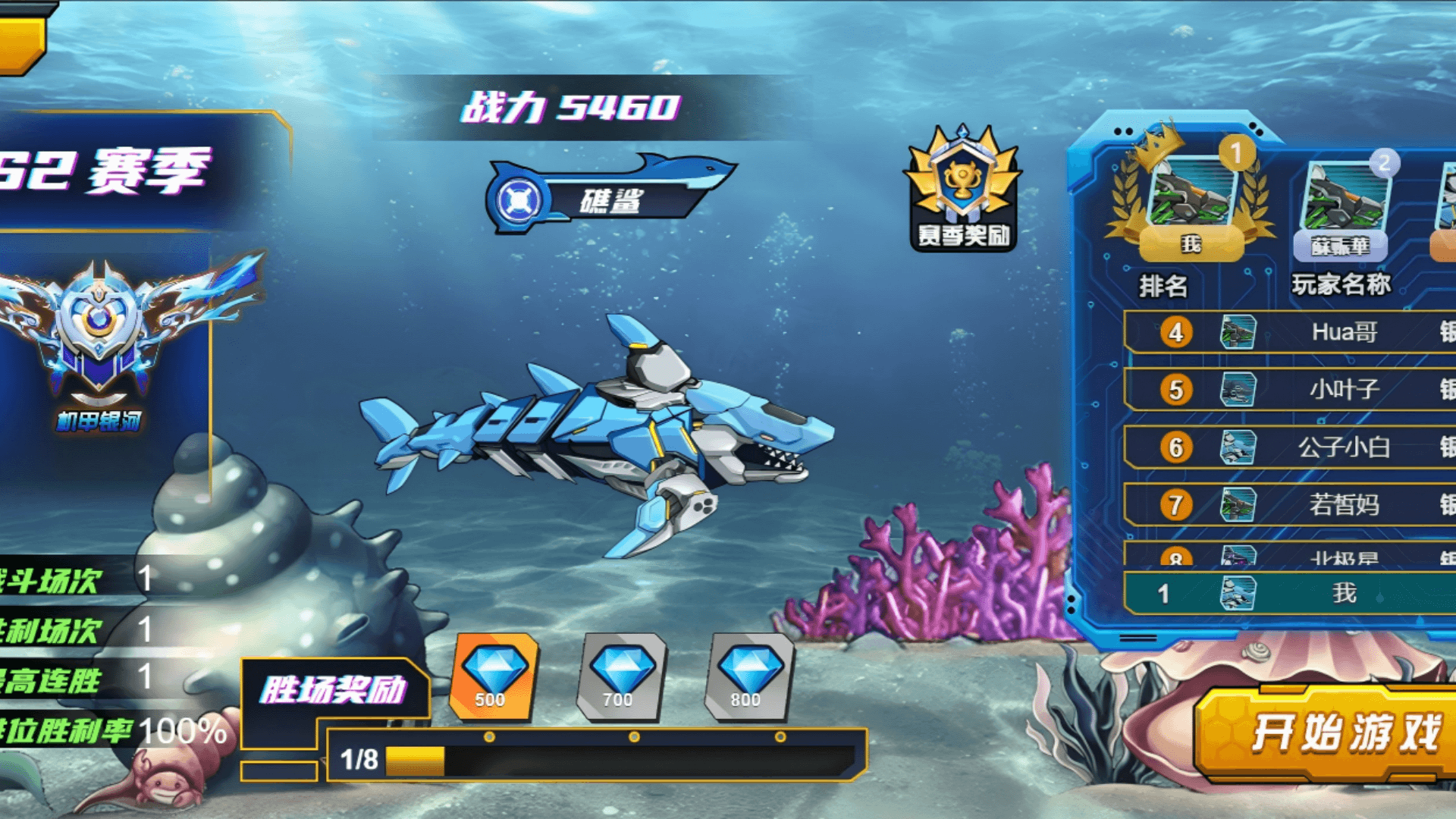
Task: Tap the 700 diamond win reward
Action: (621, 676)
